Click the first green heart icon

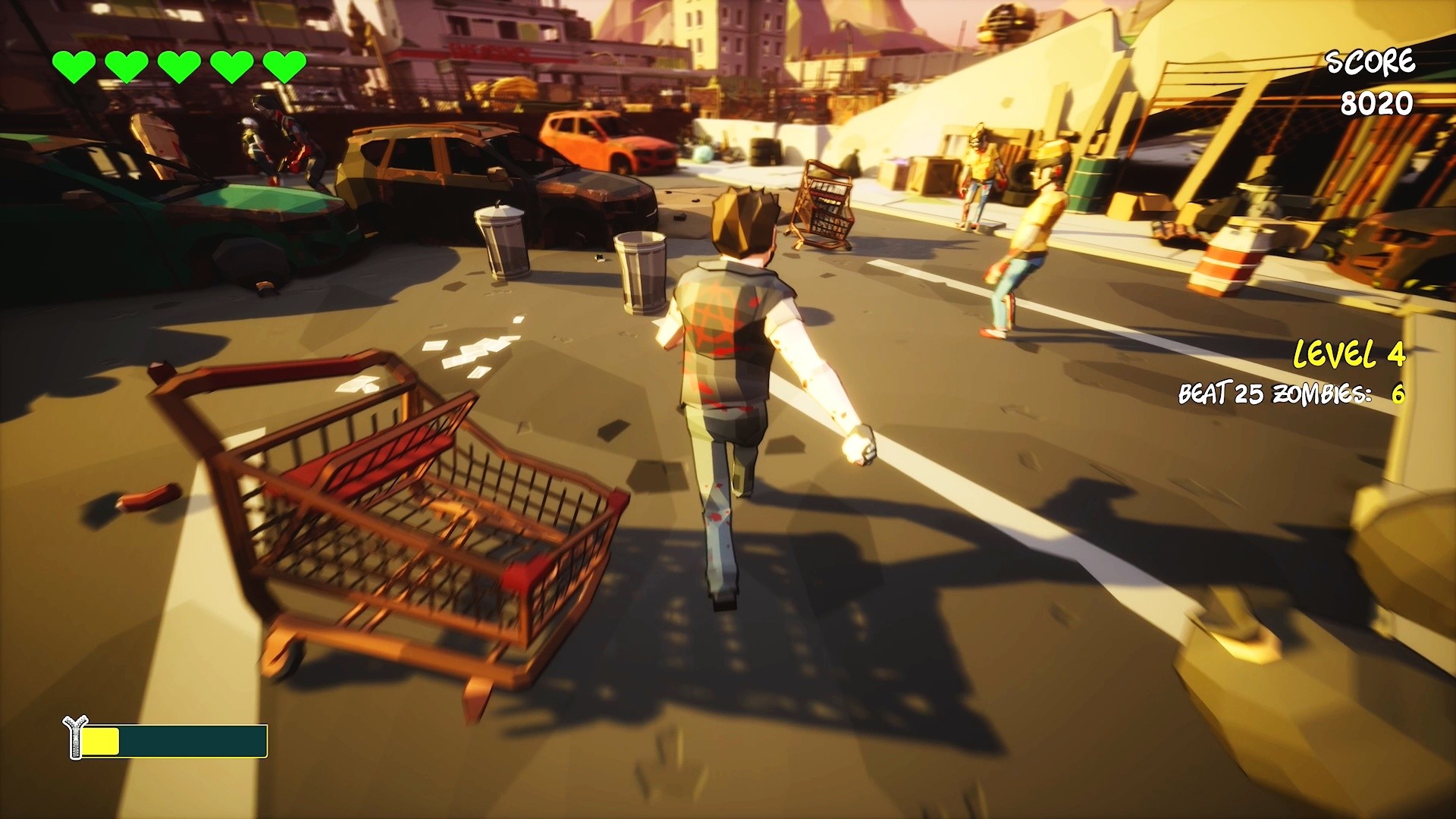[x=76, y=62]
